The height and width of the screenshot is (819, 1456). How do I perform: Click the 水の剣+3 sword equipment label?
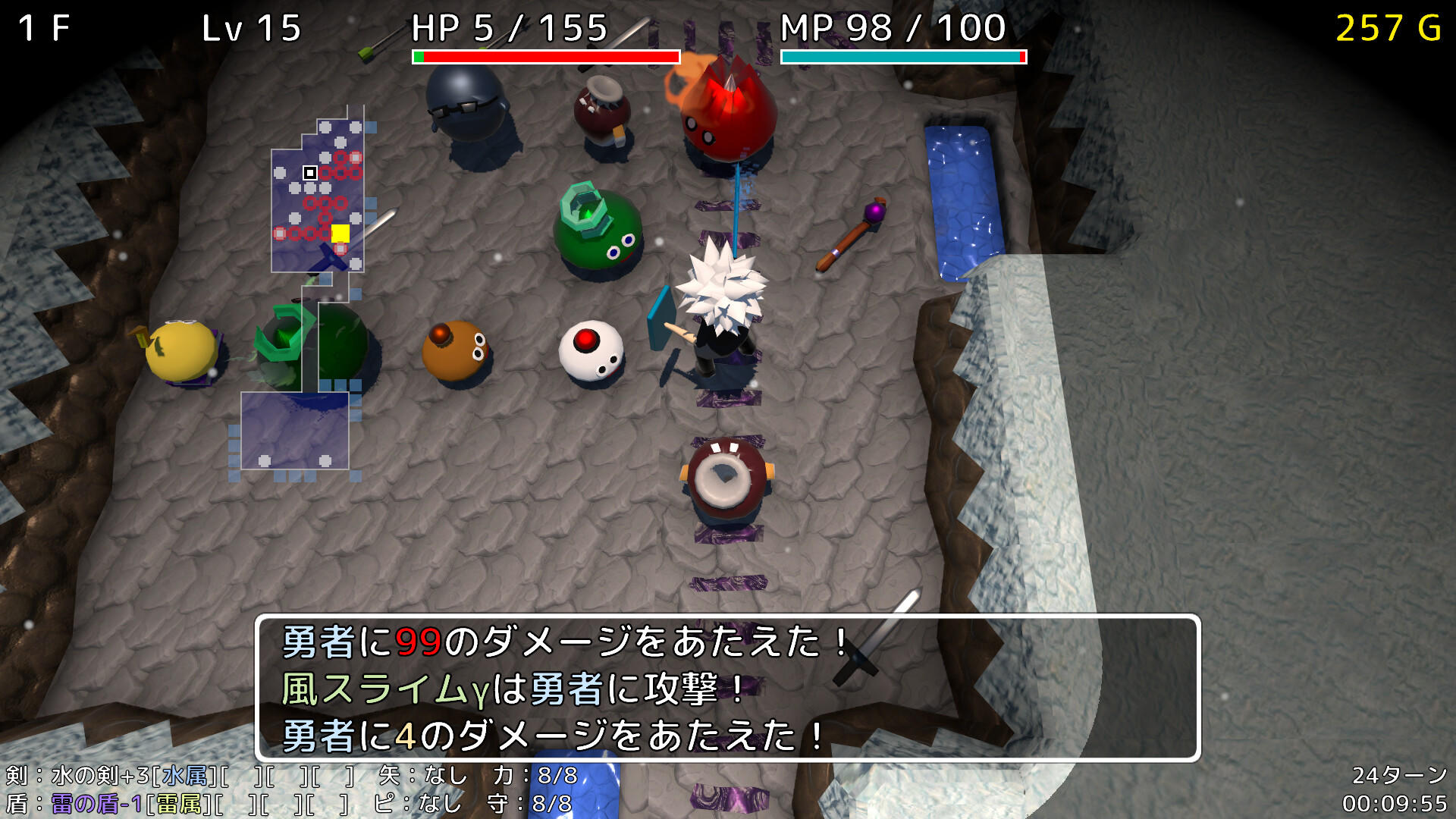point(99,775)
